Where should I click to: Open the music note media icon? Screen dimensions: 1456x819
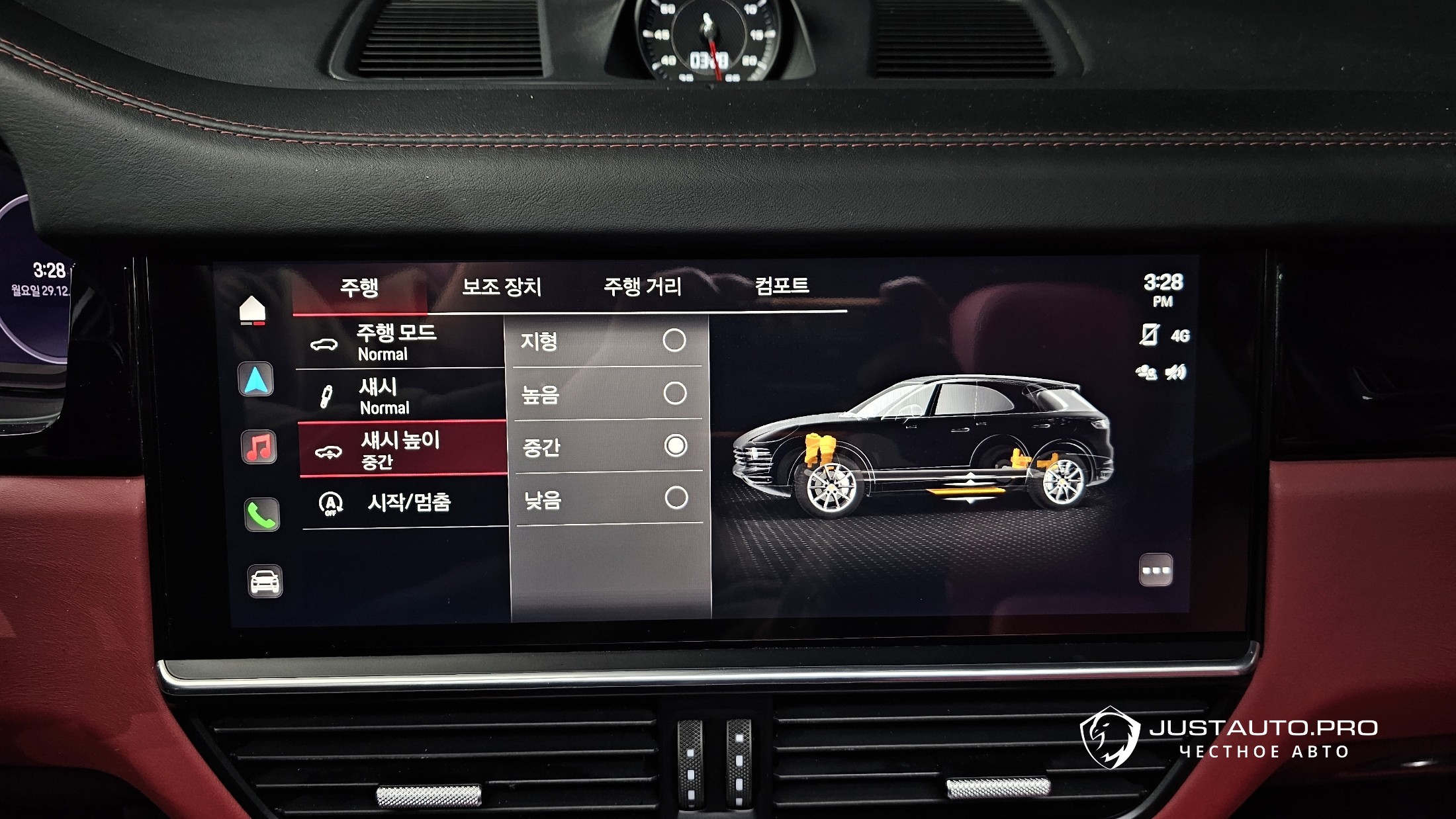point(259,447)
